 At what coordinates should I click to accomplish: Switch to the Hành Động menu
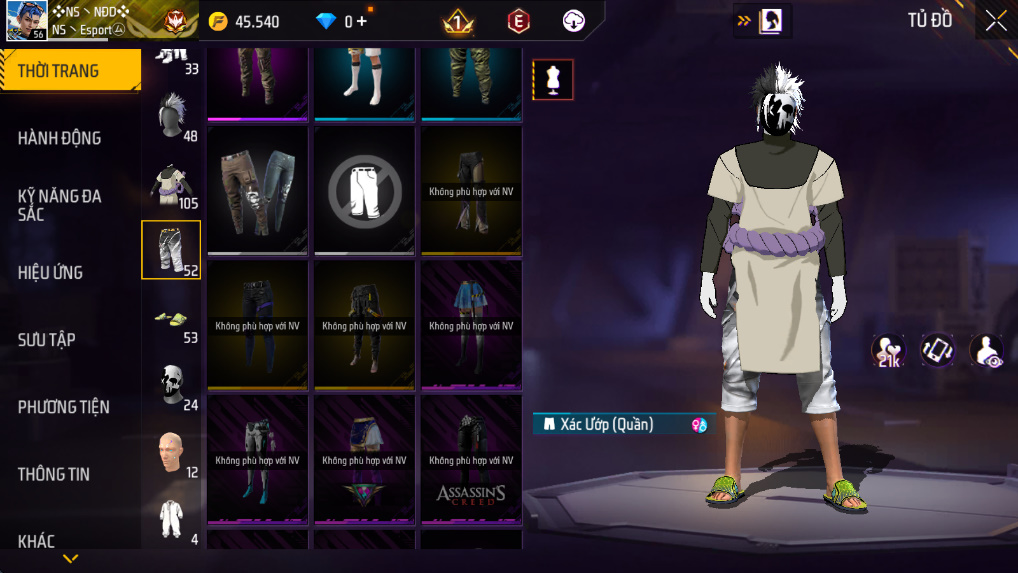[x=60, y=138]
